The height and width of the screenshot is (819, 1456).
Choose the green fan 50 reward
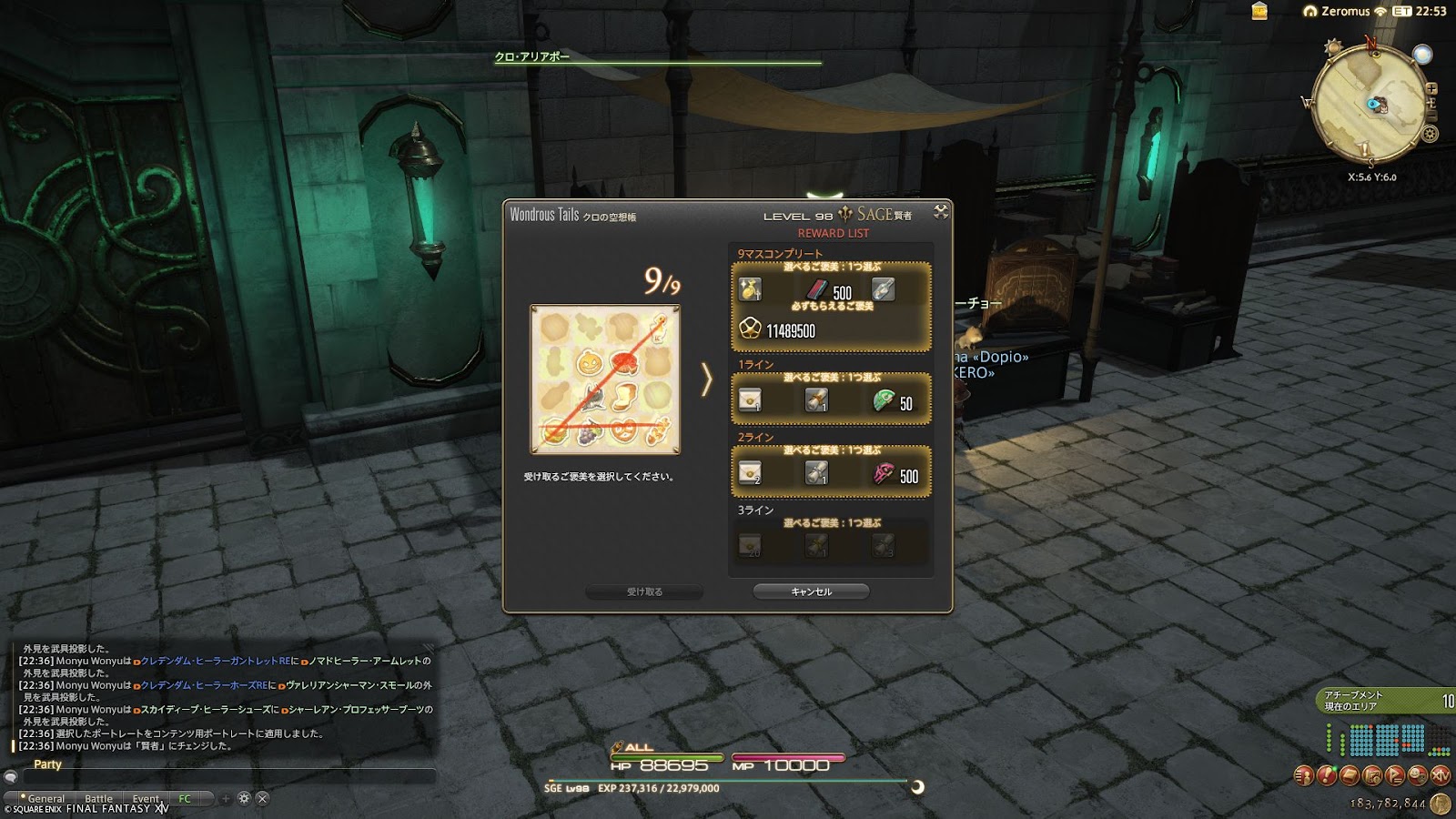click(885, 400)
